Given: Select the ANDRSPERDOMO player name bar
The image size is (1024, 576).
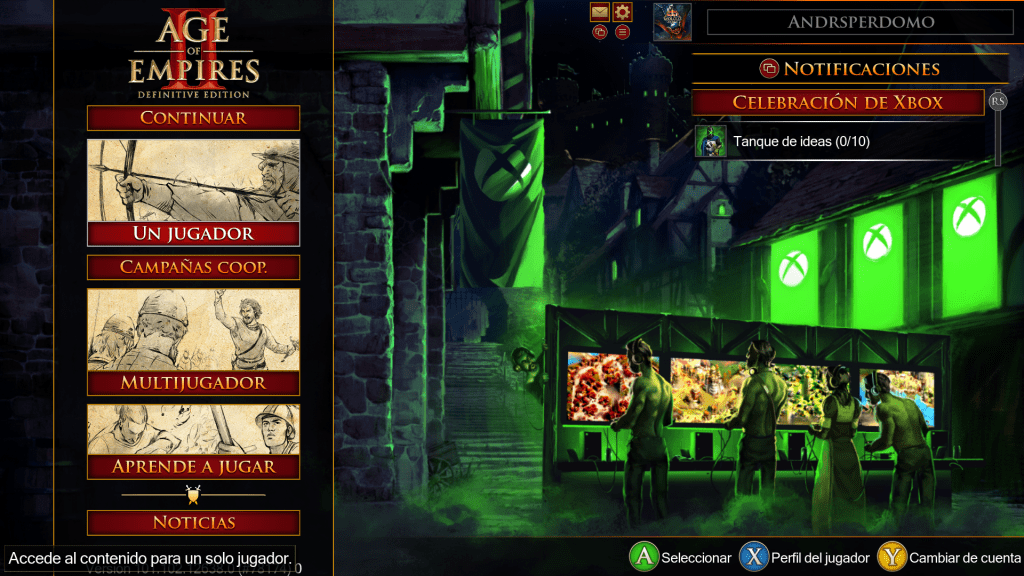Looking at the screenshot, I should point(860,22).
